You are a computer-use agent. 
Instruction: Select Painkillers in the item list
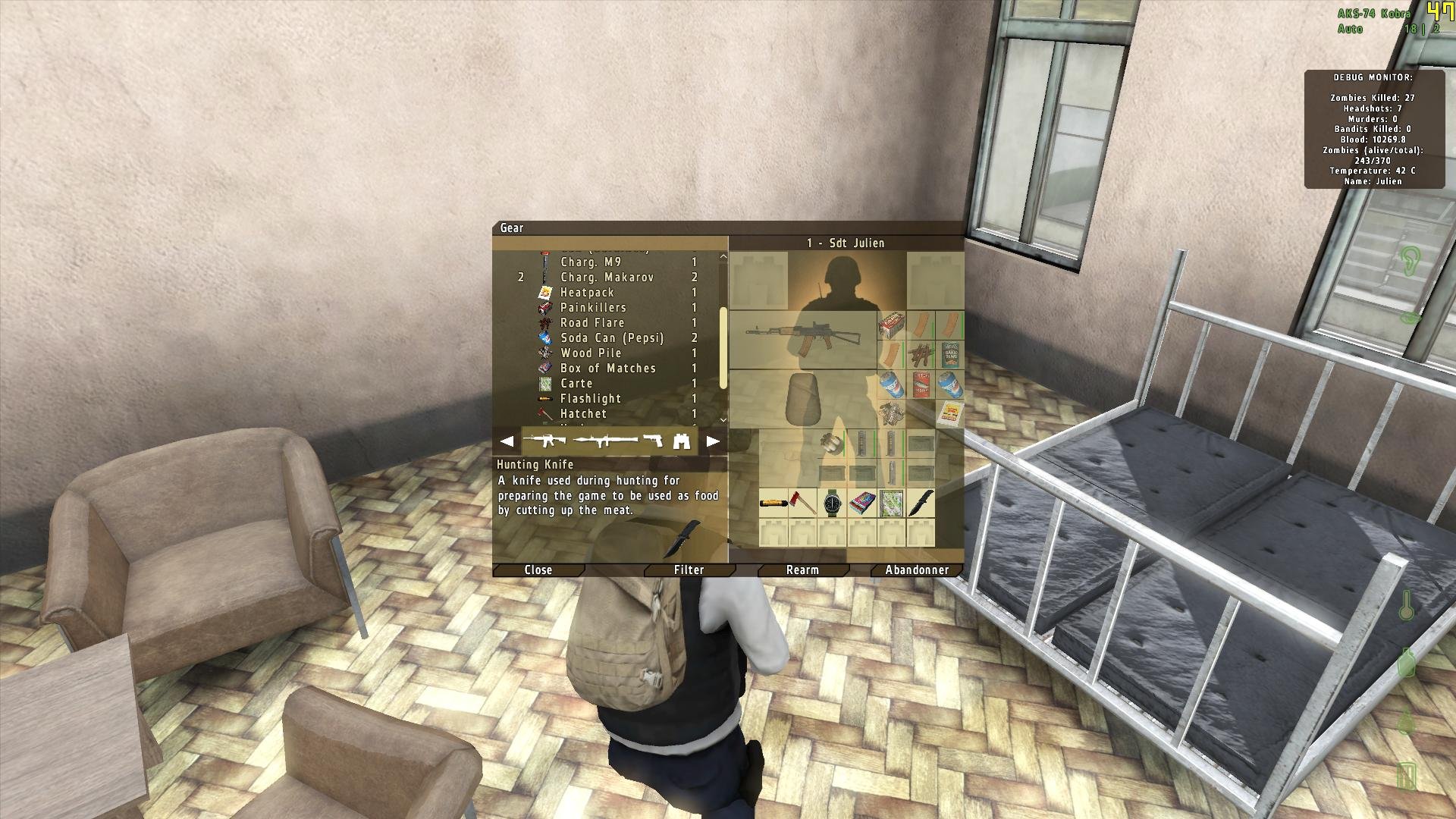click(593, 308)
